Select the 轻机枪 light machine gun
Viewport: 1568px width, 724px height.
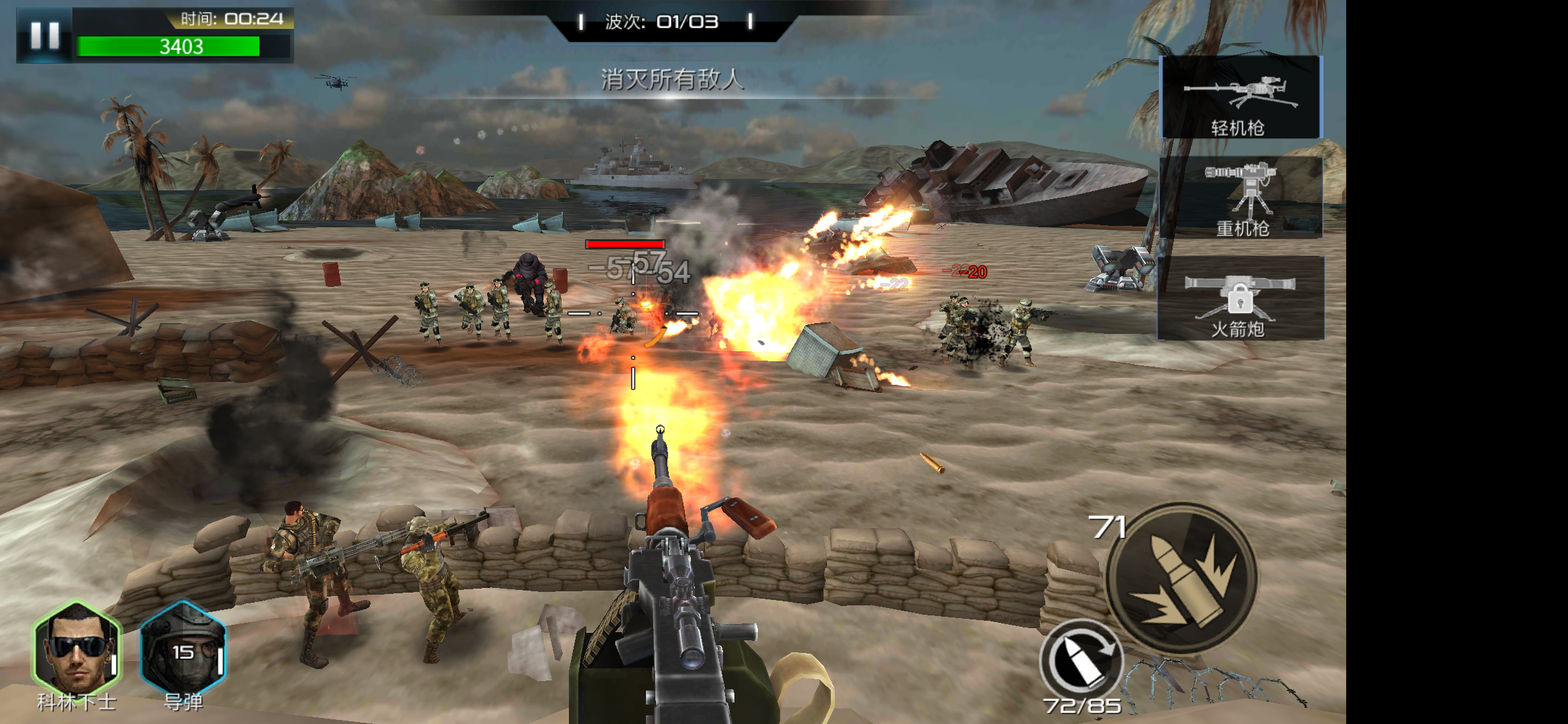point(1240,98)
